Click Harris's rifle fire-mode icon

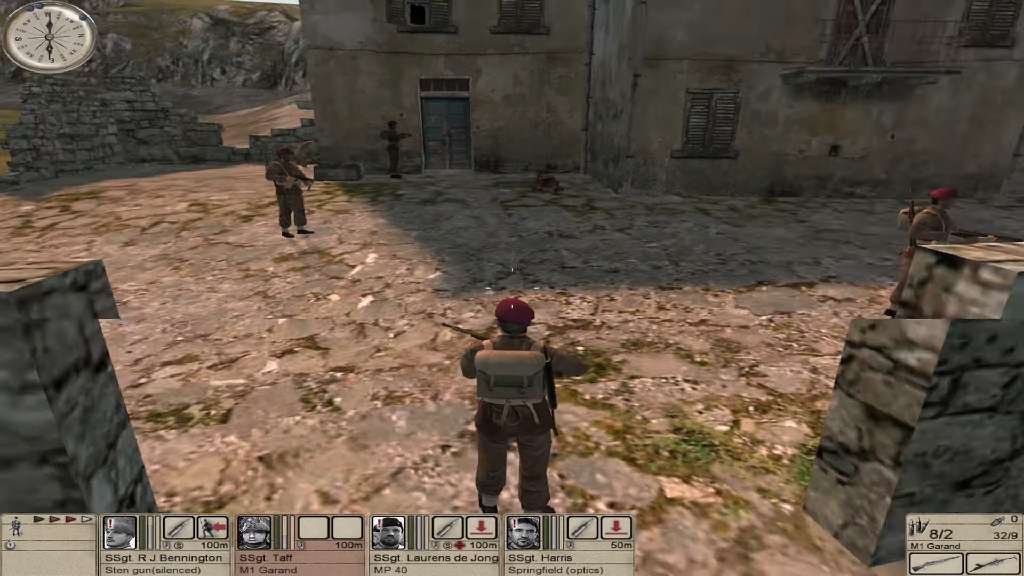582,528
